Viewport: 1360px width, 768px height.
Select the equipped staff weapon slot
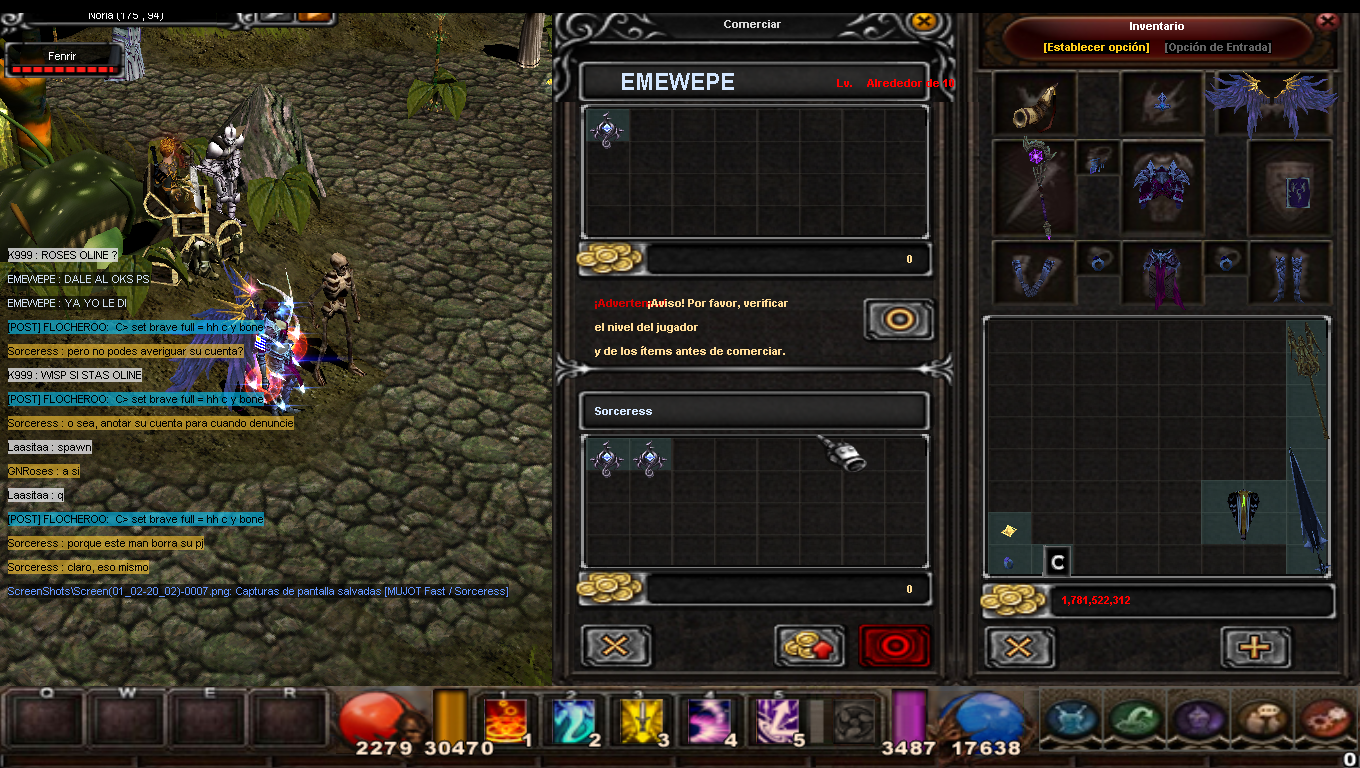tap(1033, 188)
